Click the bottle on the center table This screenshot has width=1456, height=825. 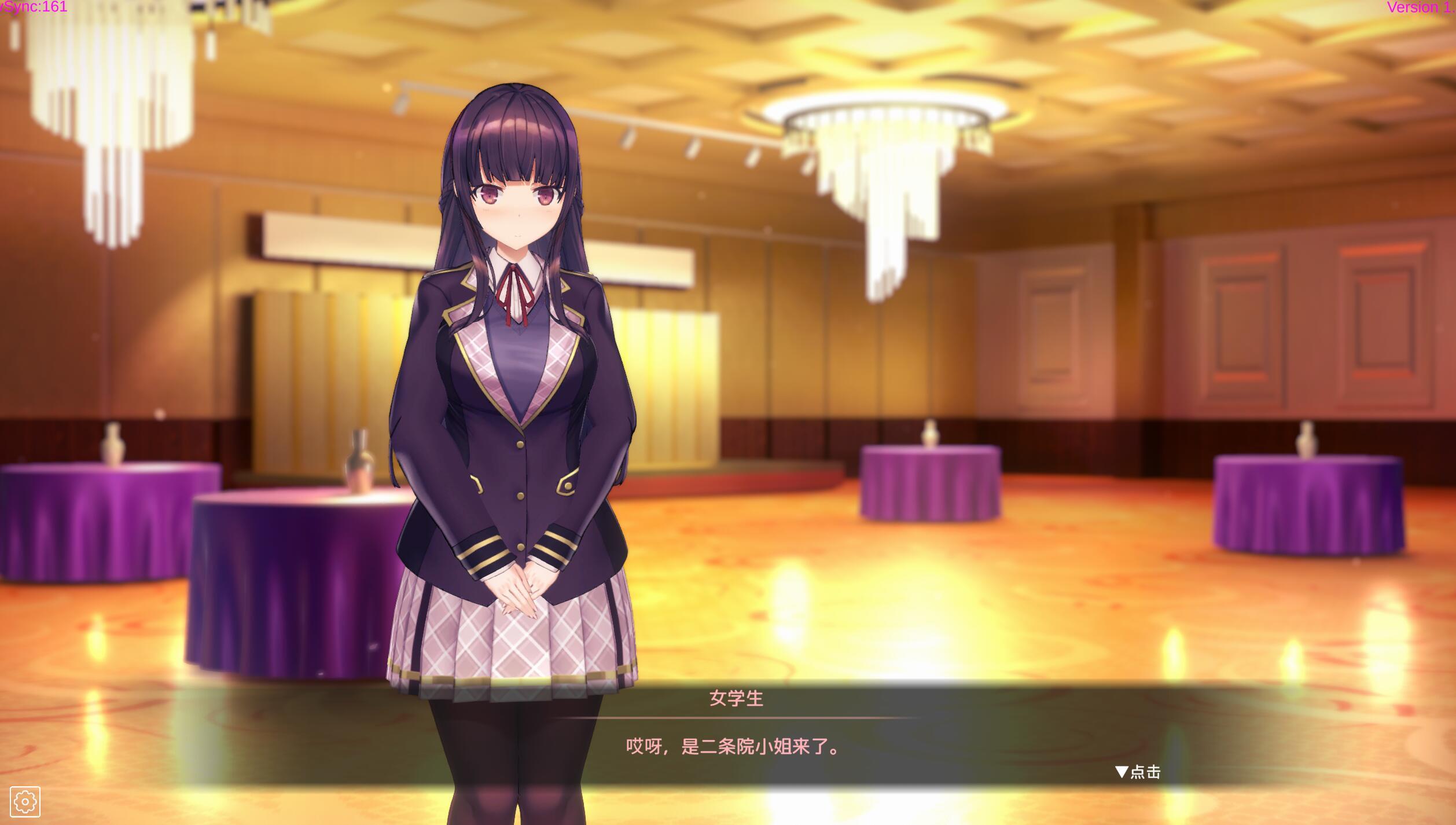tap(360, 460)
